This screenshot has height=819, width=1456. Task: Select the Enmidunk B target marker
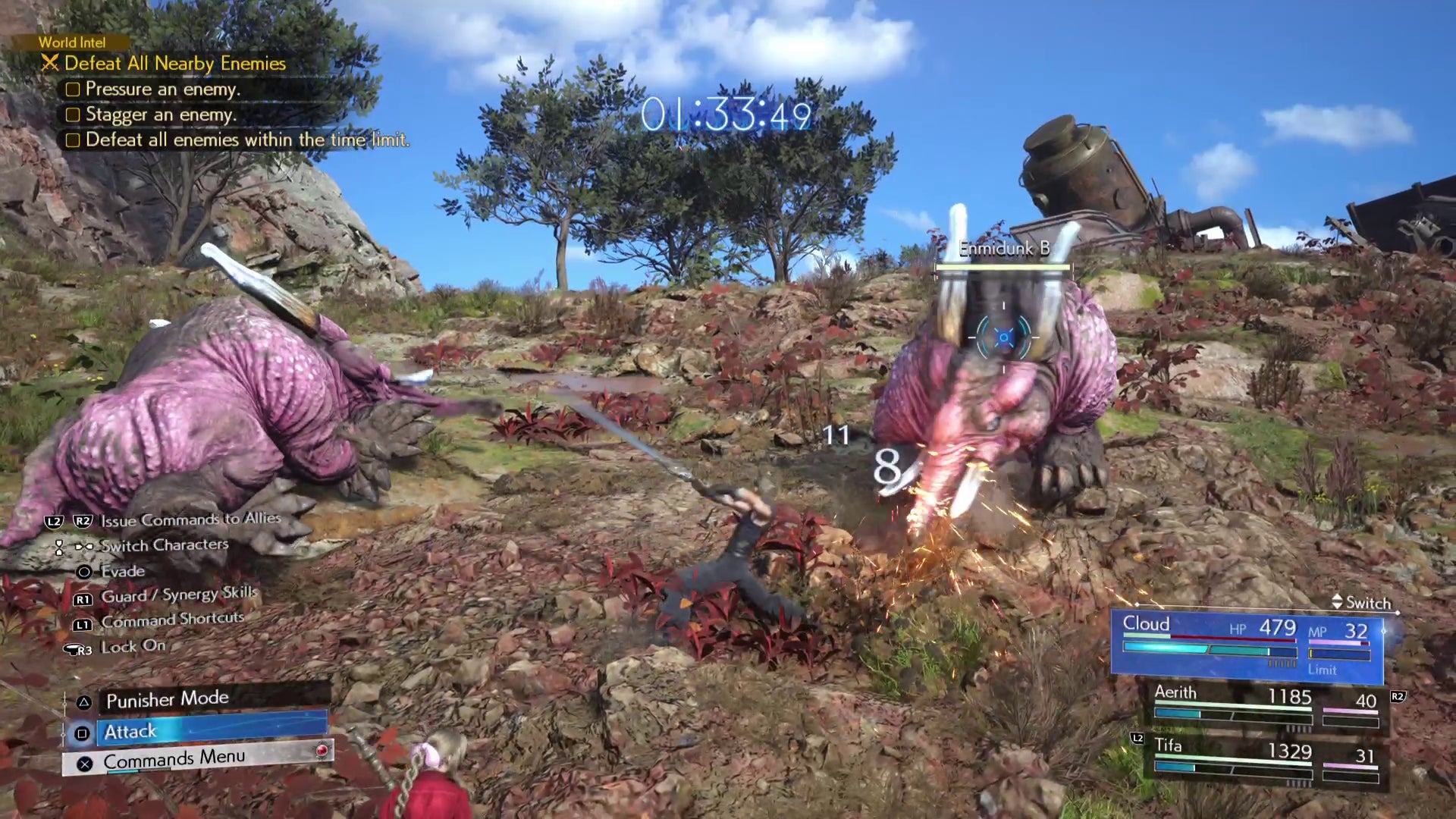(1003, 337)
